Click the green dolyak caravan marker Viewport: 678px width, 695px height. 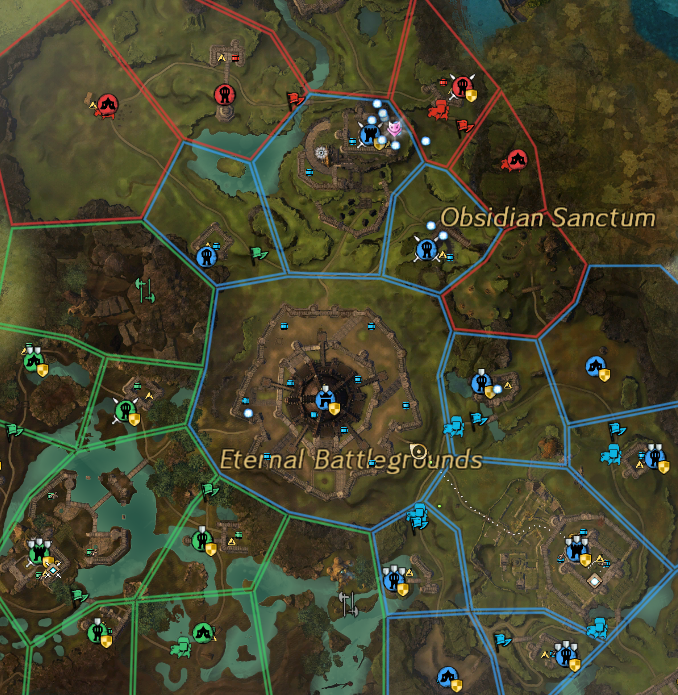[x=182, y=648]
